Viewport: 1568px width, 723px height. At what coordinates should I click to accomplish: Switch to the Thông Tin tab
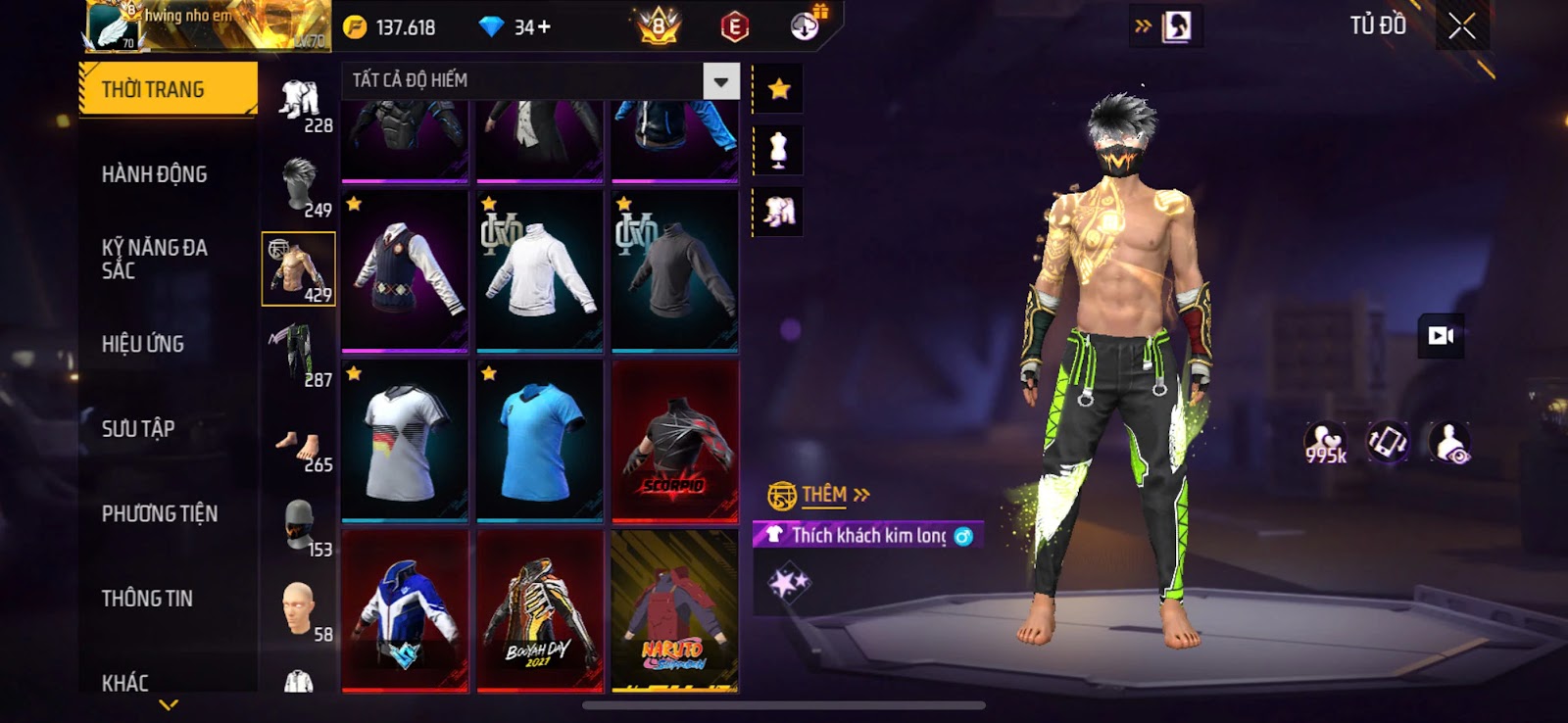(147, 599)
